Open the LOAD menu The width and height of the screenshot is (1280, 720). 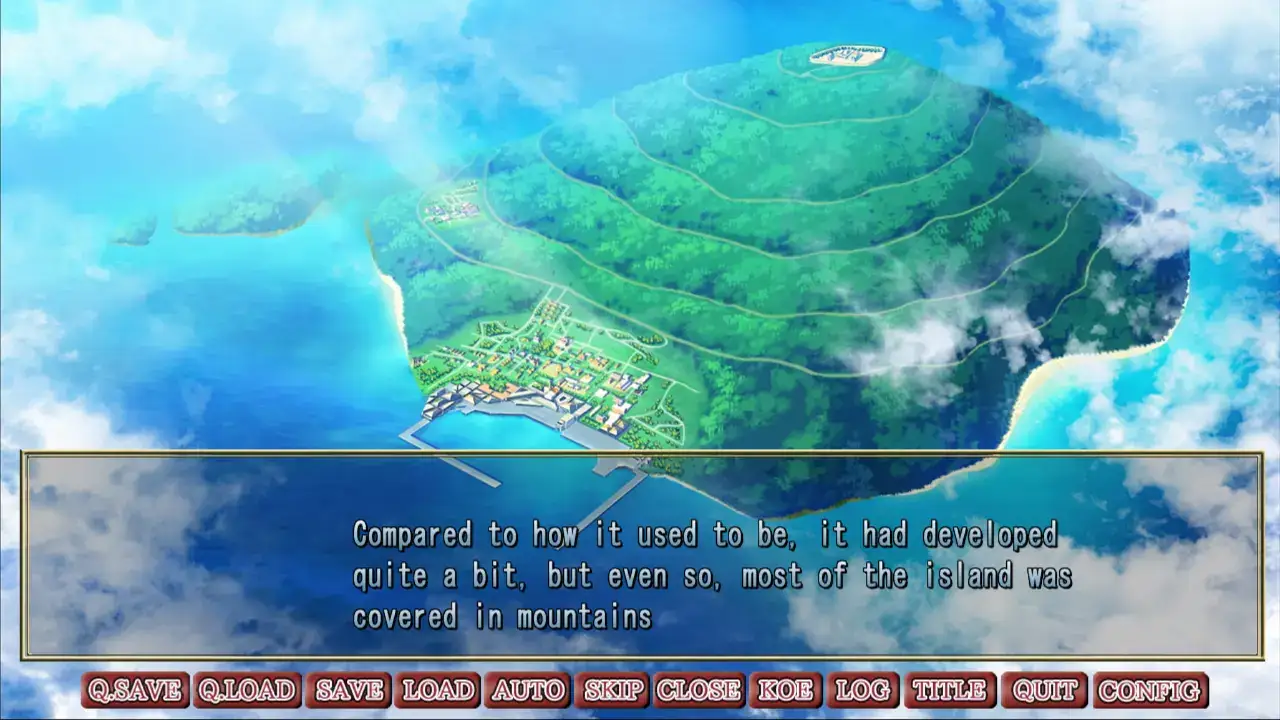(438, 690)
